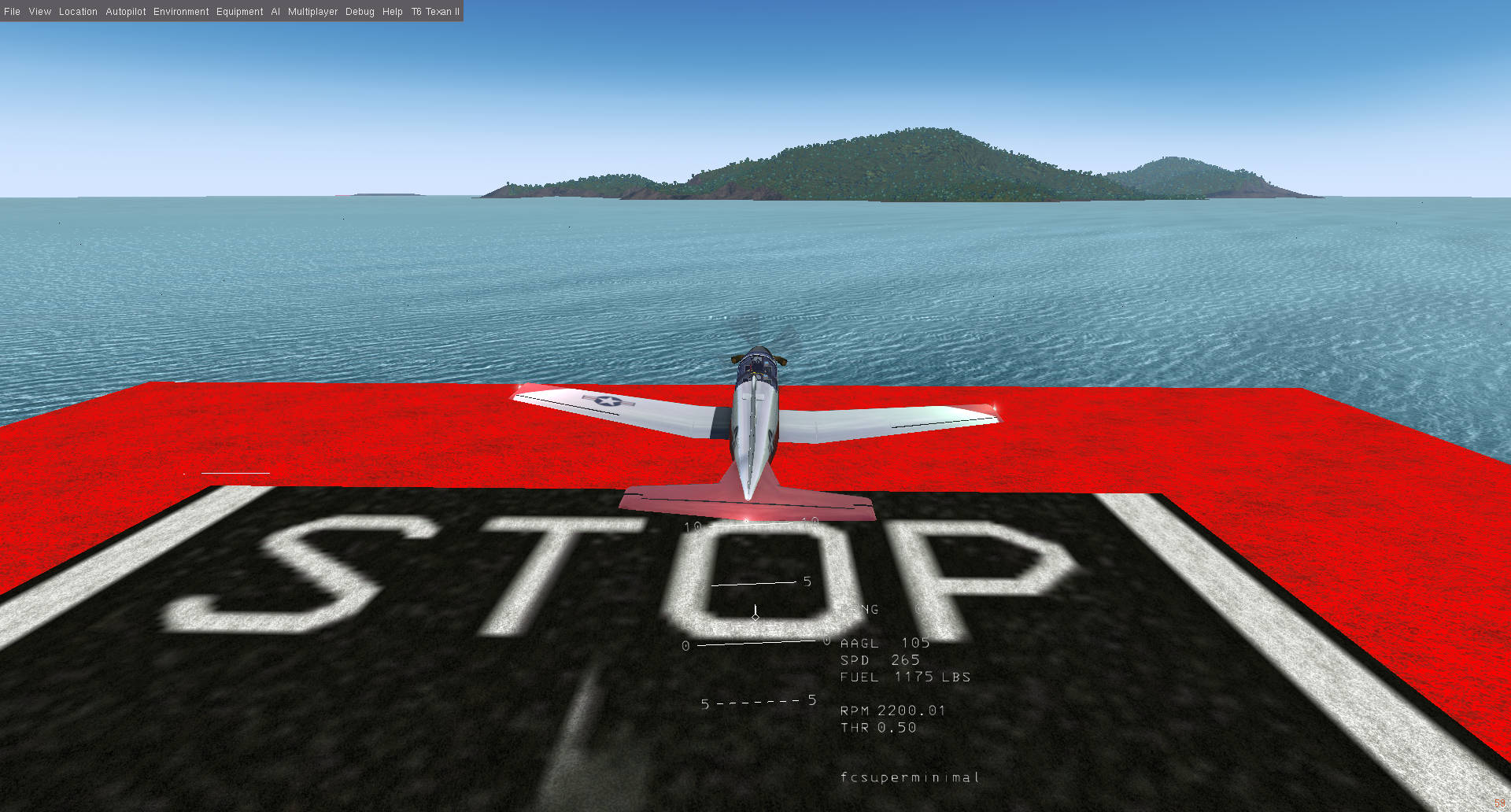Image resolution: width=1511 pixels, height=812 pixels.
Task: Open the Debug menu
Action: coord(359,11)
